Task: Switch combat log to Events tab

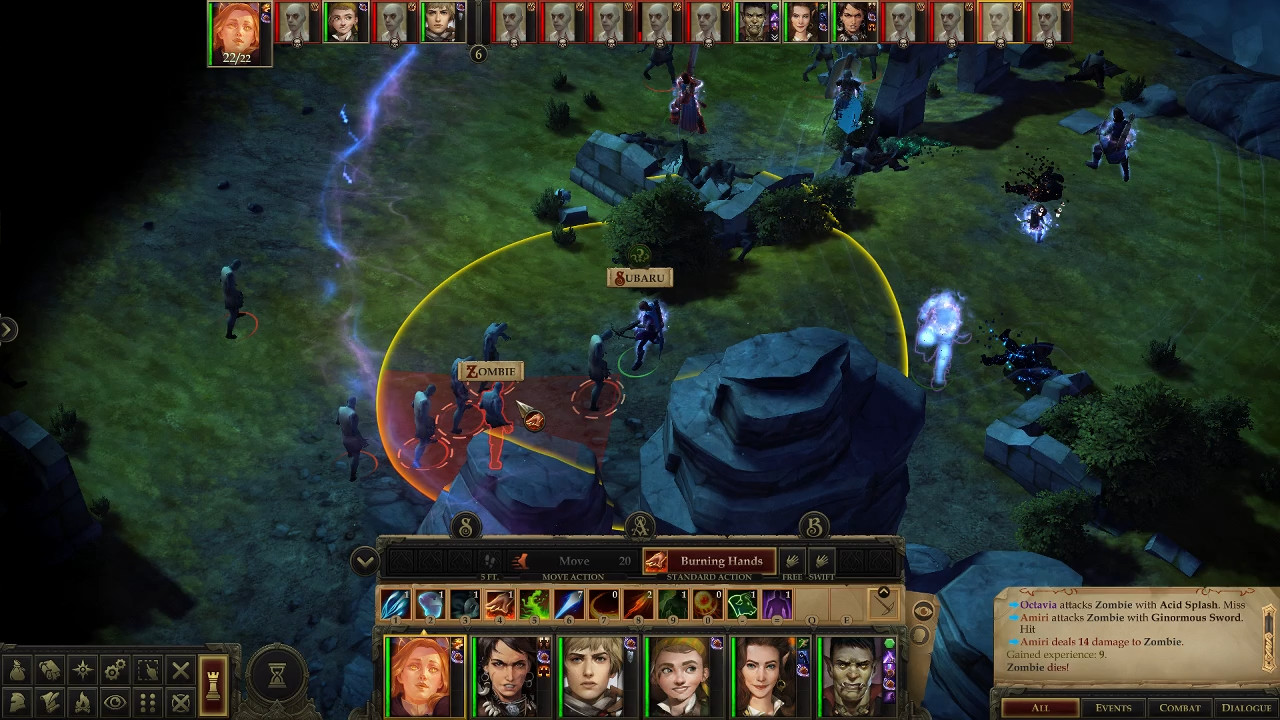Action: (1113, 708)
